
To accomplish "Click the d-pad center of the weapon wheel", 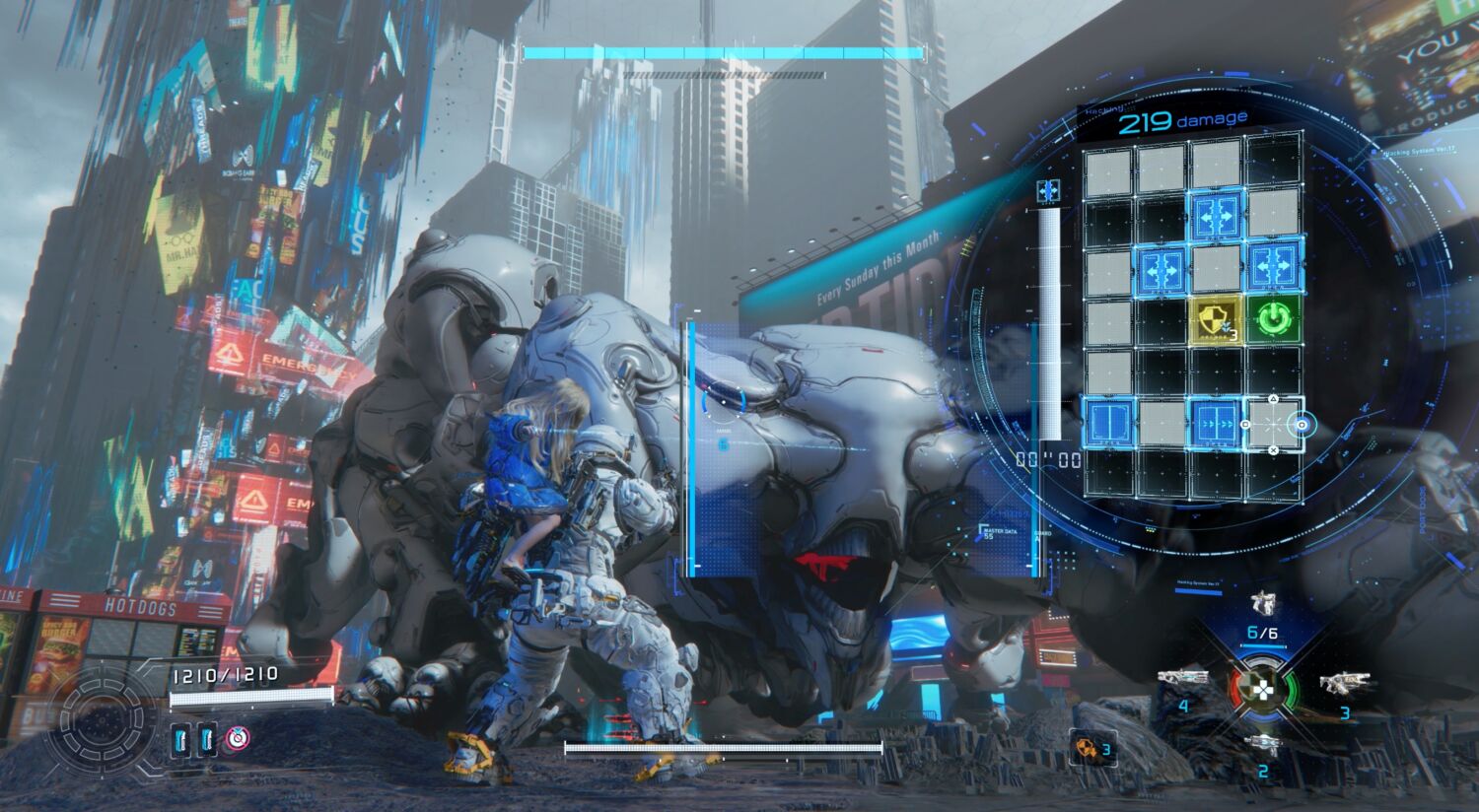I will 1263,686.
